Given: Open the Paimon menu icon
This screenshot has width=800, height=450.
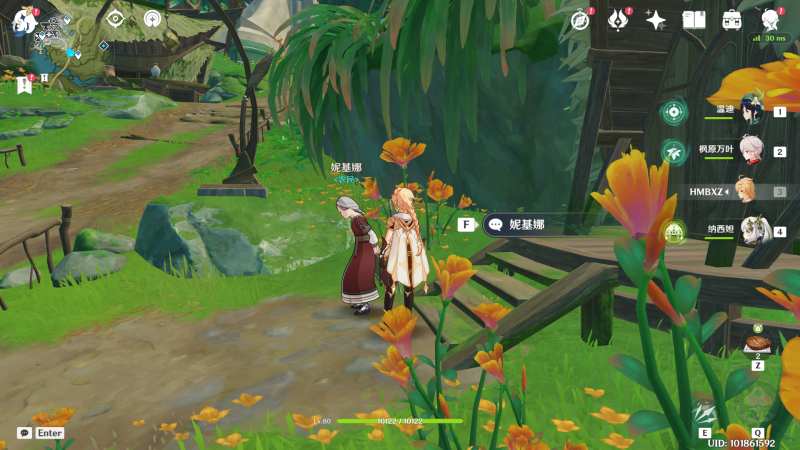Looking at the screenshot, I should tap(22, 20).
